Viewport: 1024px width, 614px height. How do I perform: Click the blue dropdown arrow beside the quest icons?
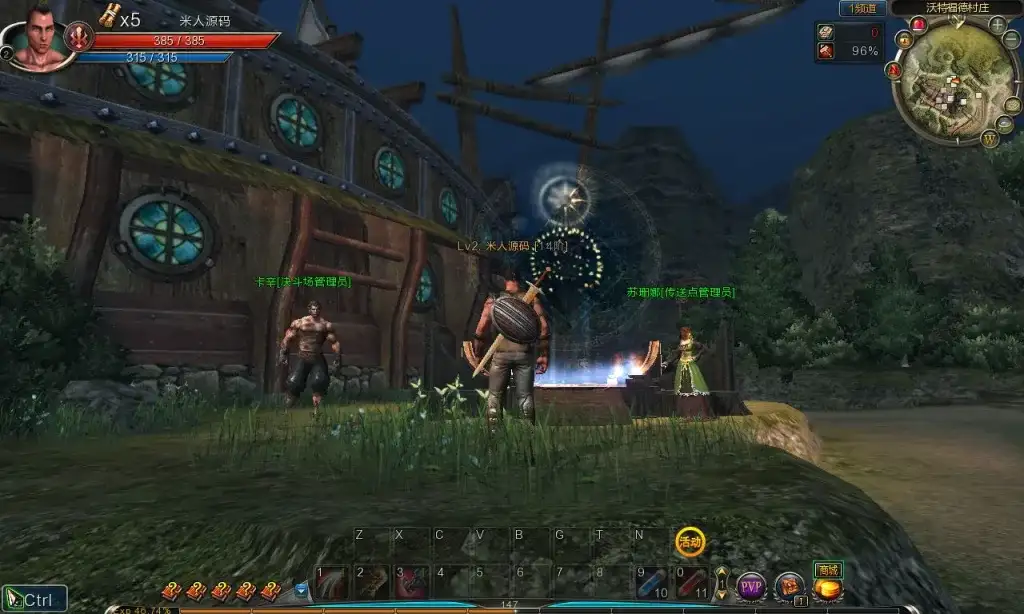coord(301,590)
